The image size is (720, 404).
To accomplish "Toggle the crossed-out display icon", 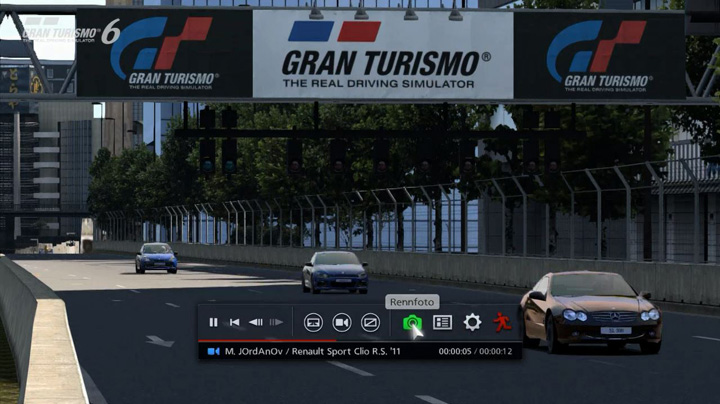I will pyautogui.click(x=370, y=322).
